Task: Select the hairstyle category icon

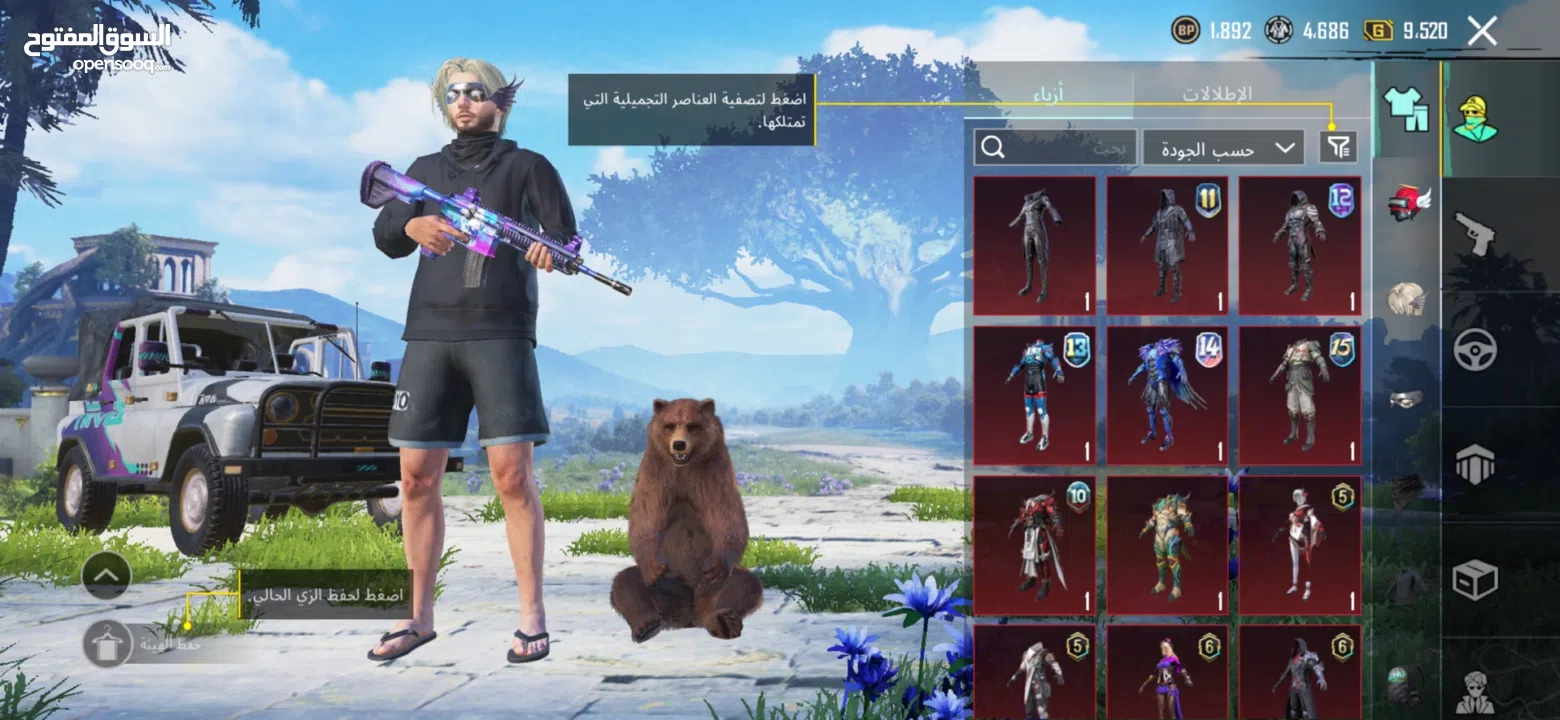Action: [1408, 297]
